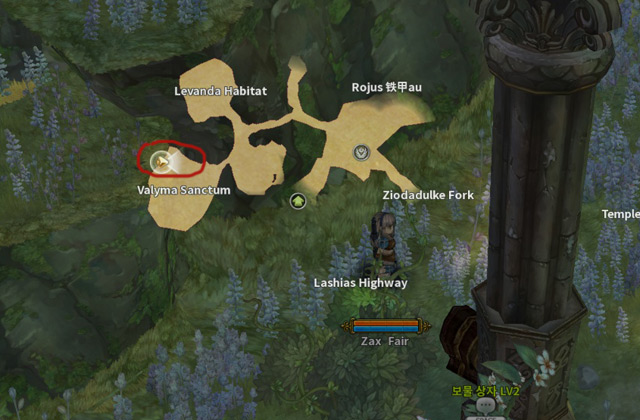Click the yellow arrow marker circled in red

[x=160, y=160]
